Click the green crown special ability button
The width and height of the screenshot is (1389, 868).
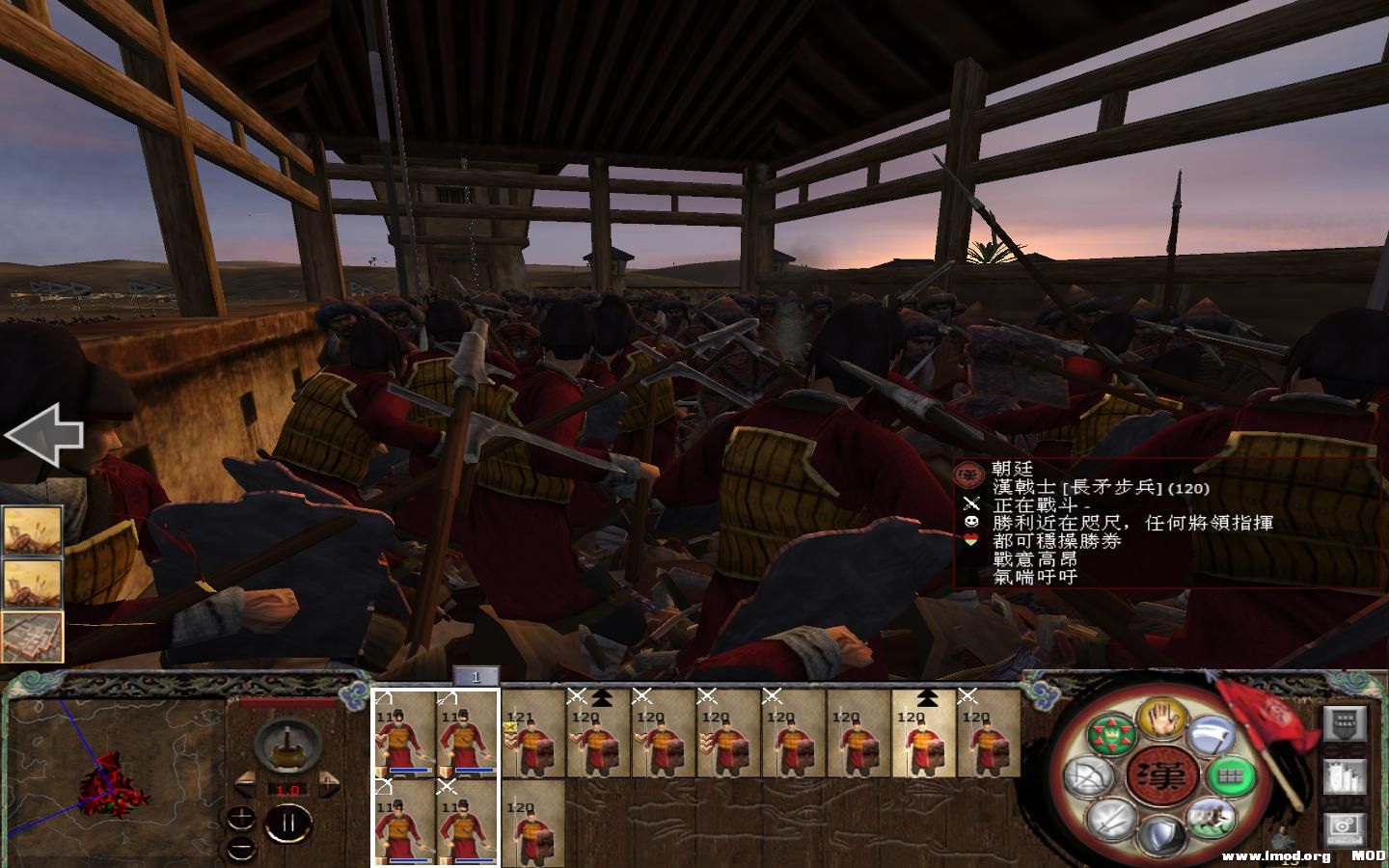click(x=1110, y=735)
